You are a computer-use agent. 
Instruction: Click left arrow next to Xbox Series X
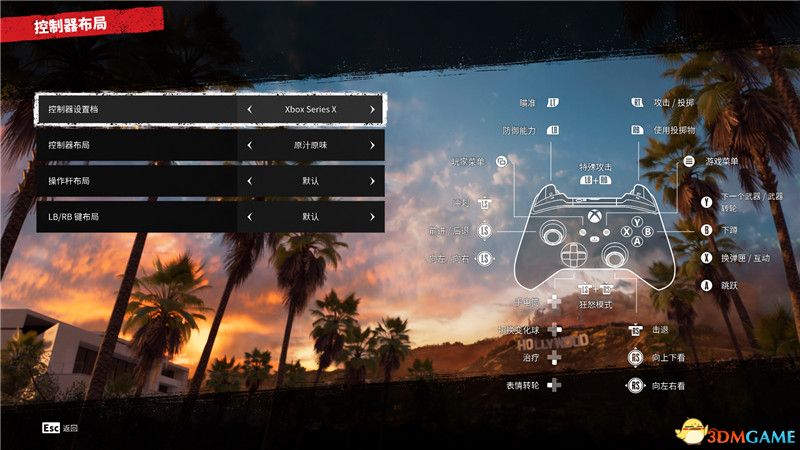248,109
